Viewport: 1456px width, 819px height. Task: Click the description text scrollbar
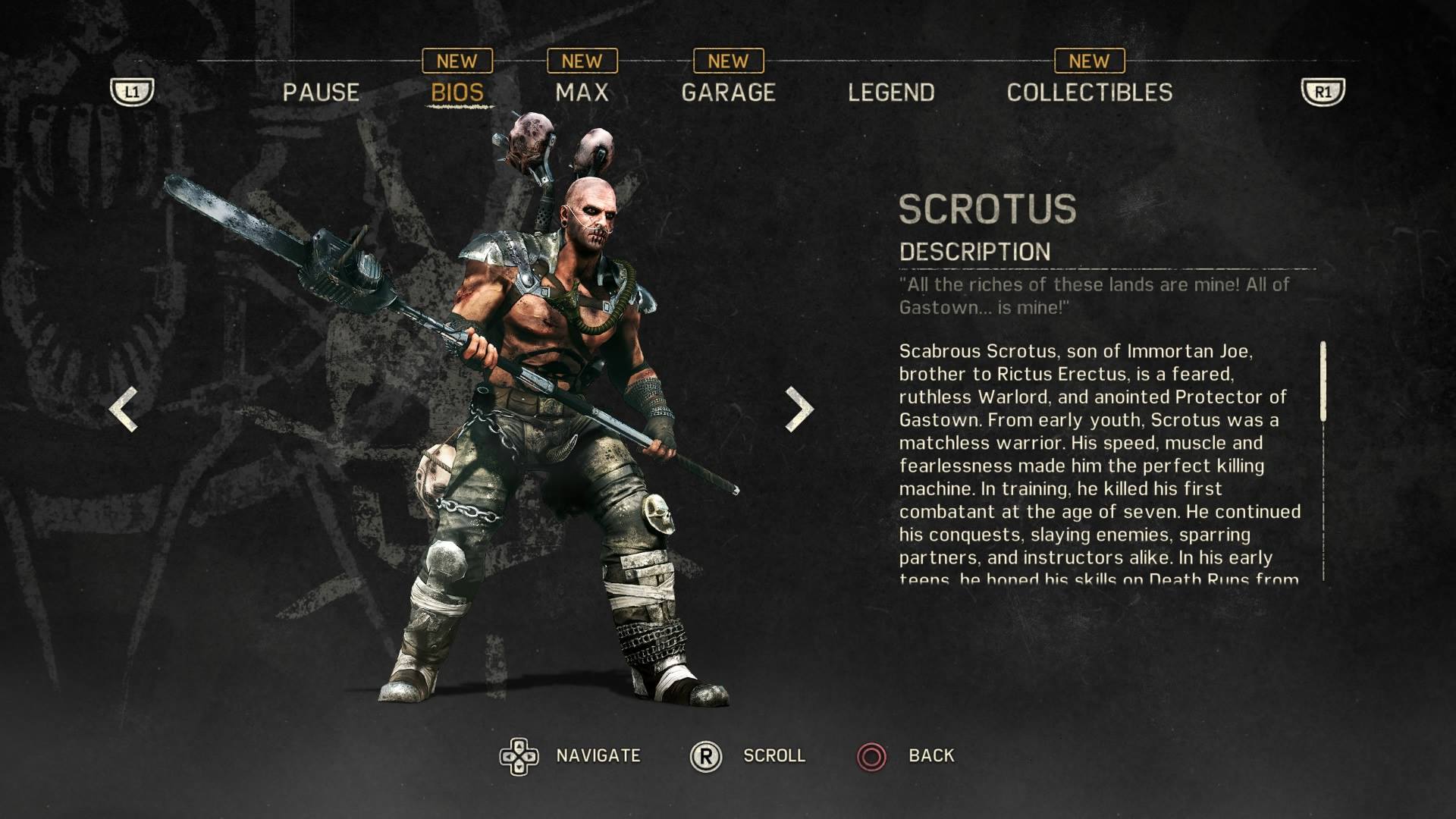click(x=1323, y=381)
